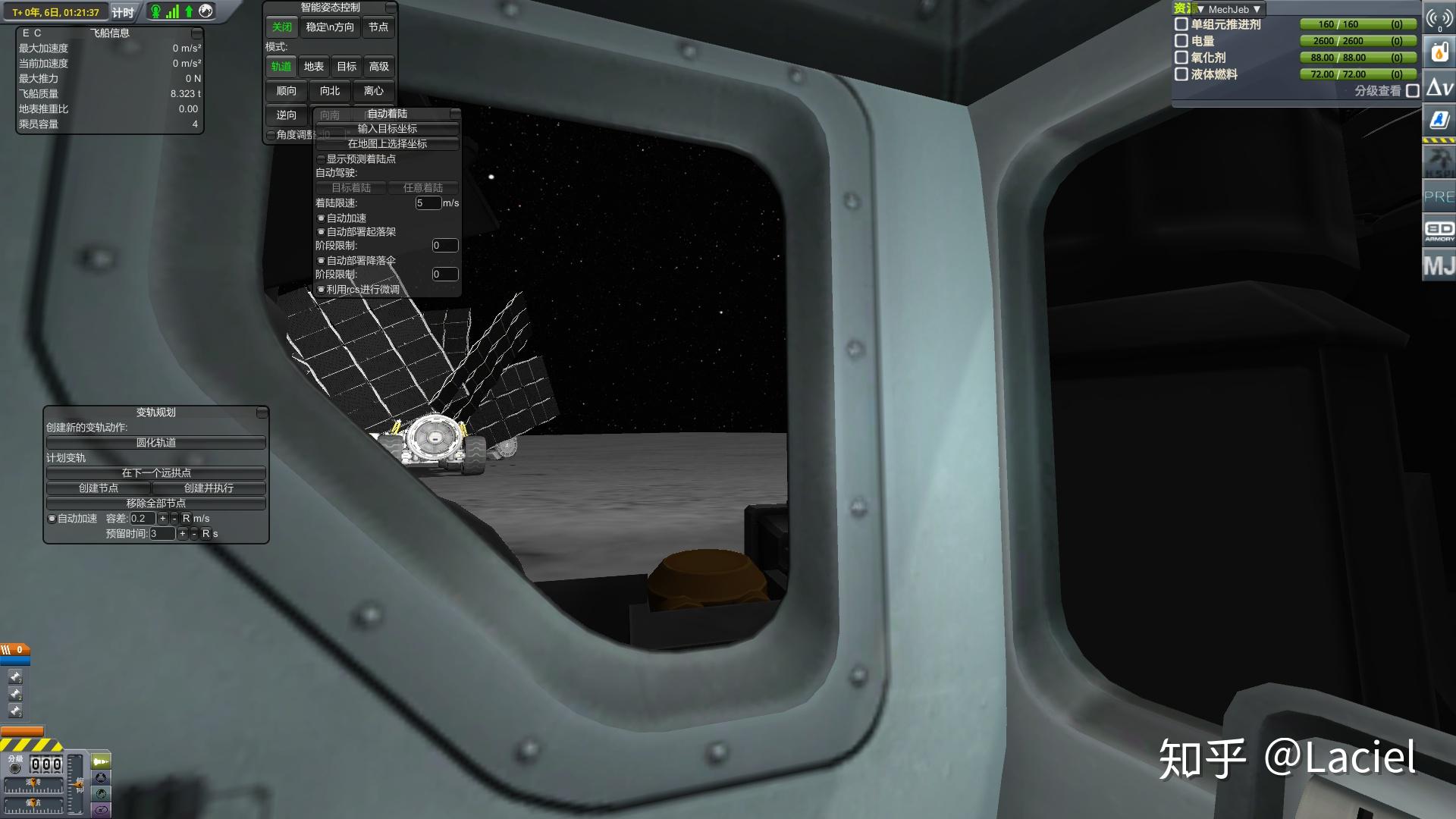Open the 圆化轨道 maneuver dropdown
The height and width of the screenshot is (819, 1456).
point(155,443)
